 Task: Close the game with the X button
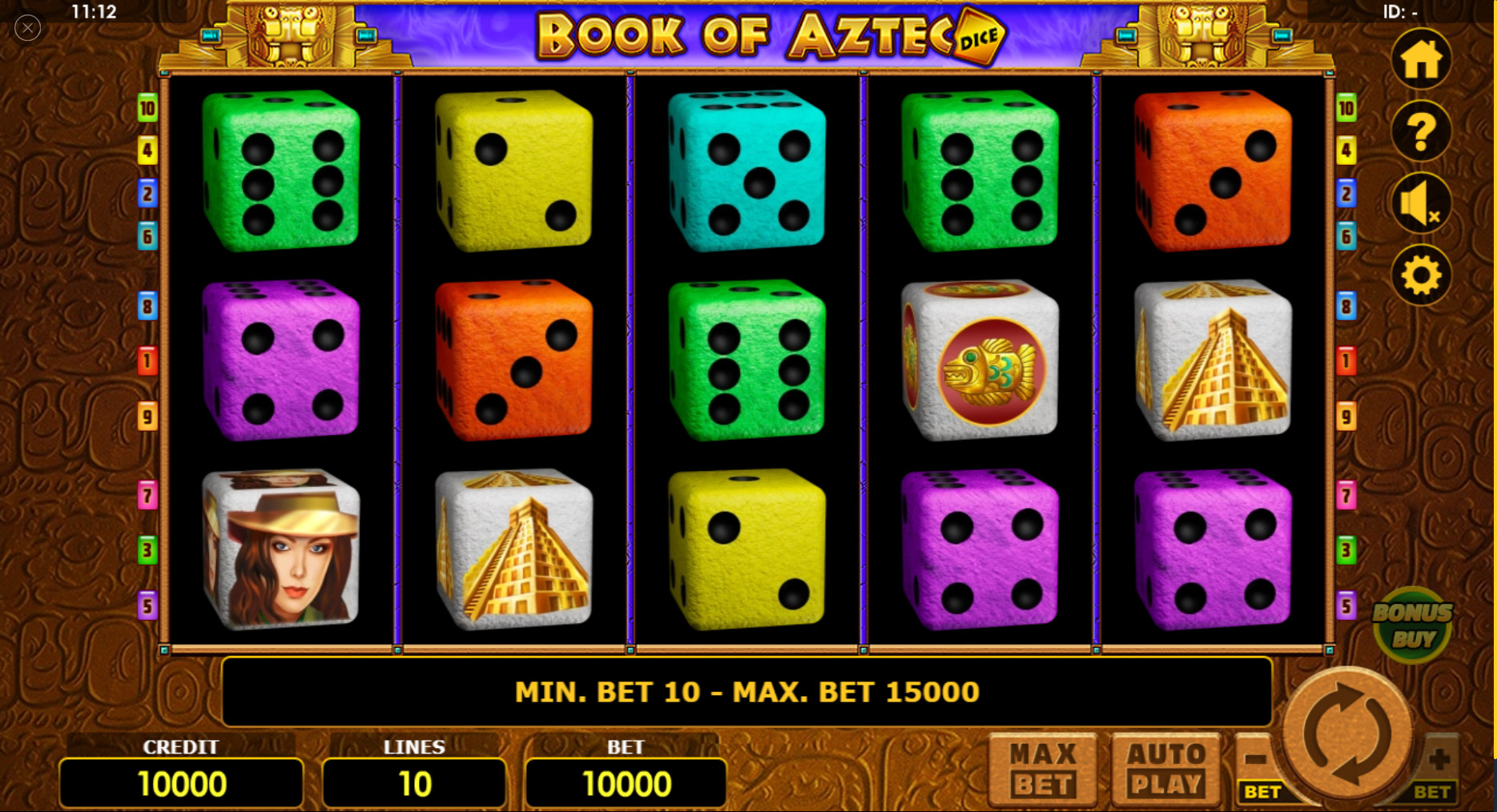pos(27,27)
